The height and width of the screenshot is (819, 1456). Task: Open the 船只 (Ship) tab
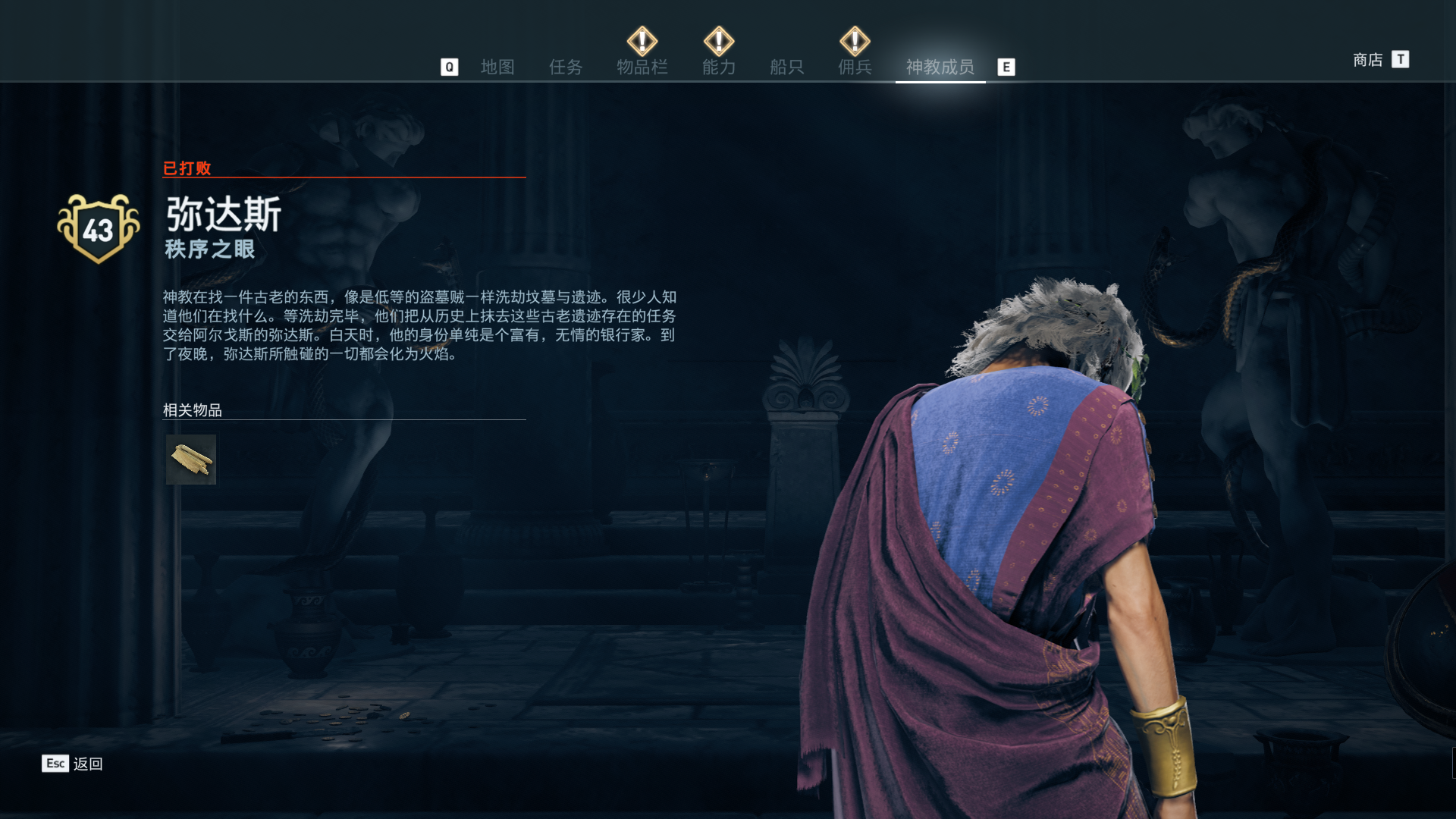click(786, 67)
